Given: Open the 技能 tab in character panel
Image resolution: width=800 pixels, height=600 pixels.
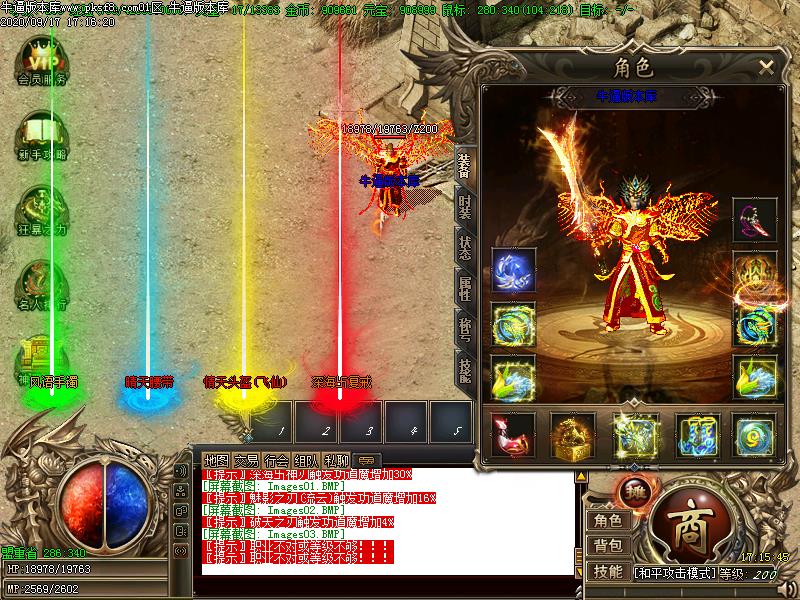Looking at the screenshot, I should tap(465, 370).
